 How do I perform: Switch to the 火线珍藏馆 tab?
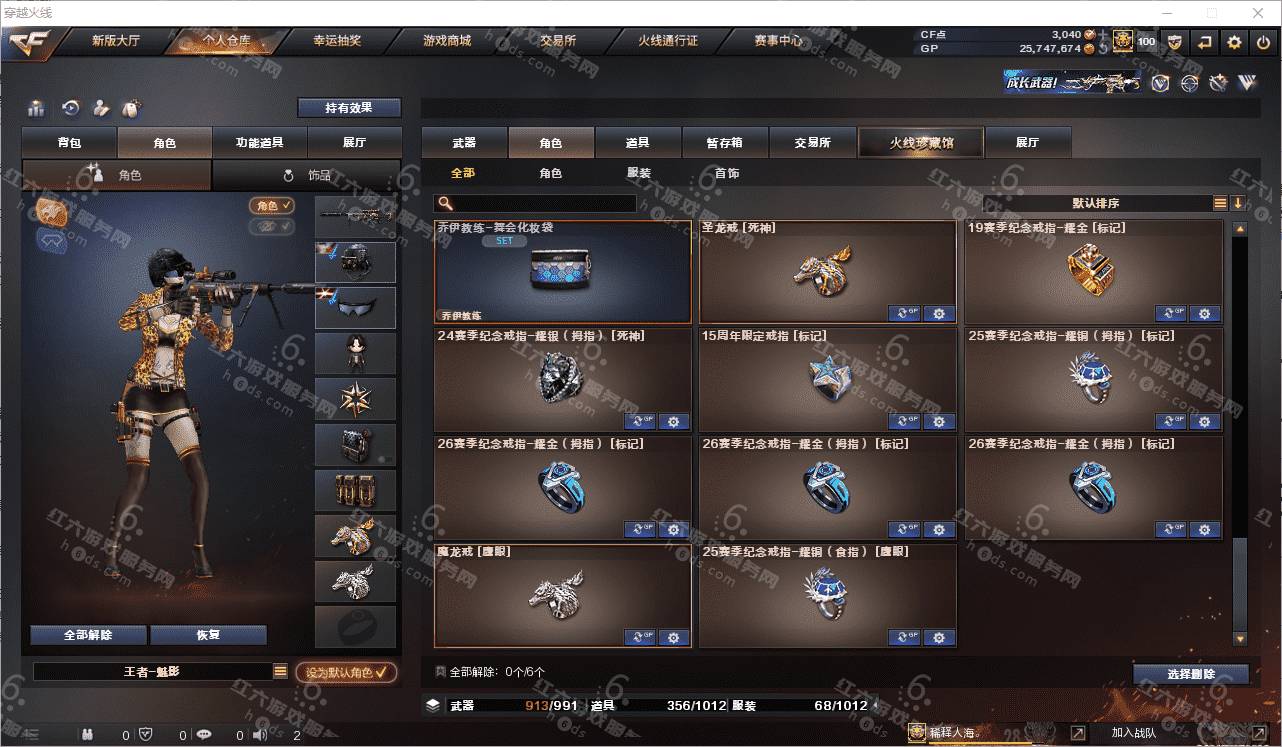click(921, 143)
